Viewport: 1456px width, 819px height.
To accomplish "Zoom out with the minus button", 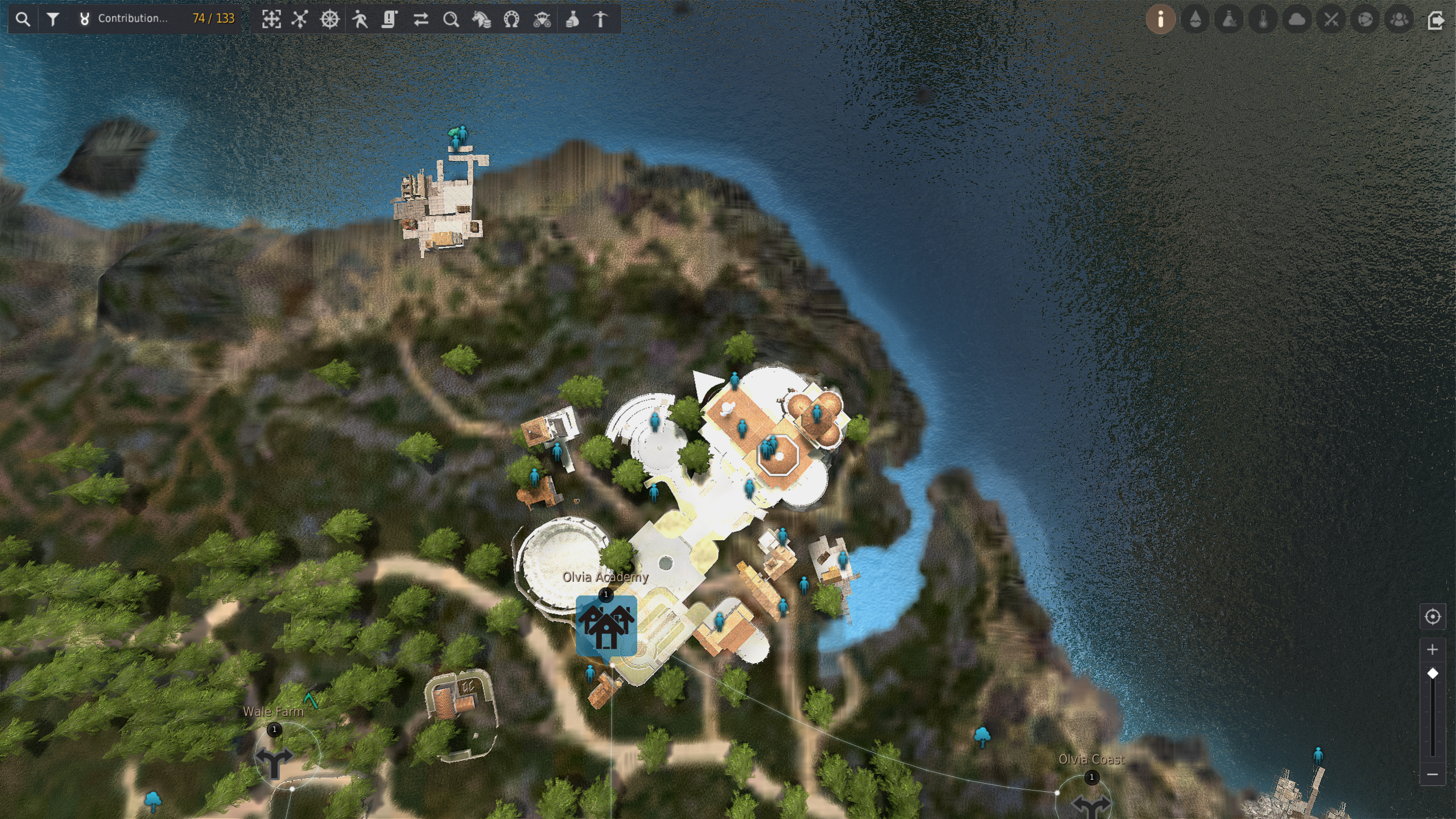I will [x=1432, y=774].
